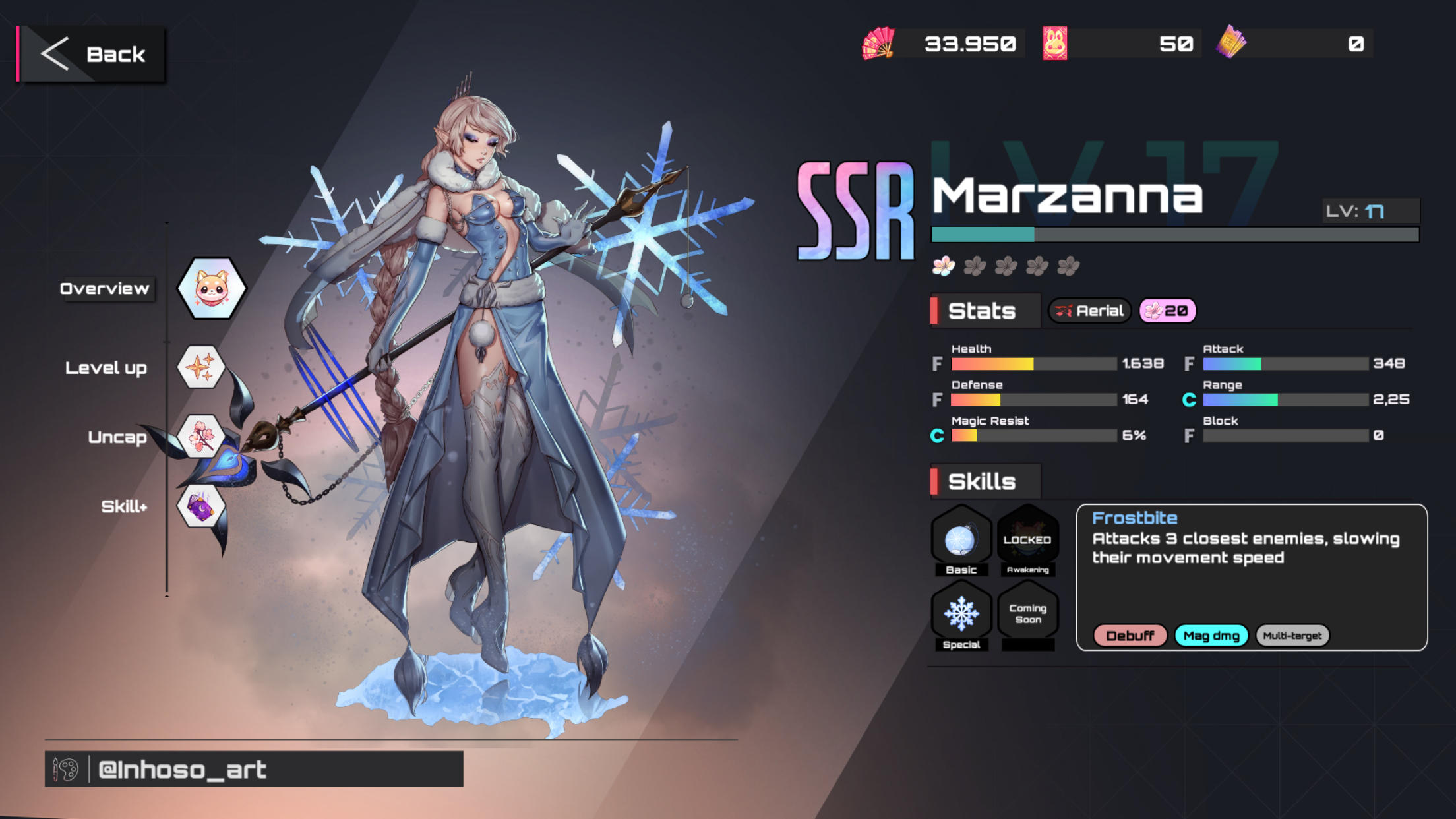Click the bunny envelope currency icon
The height and width of the screenshot is (819, 1456).
click(x=1054, y=44)
